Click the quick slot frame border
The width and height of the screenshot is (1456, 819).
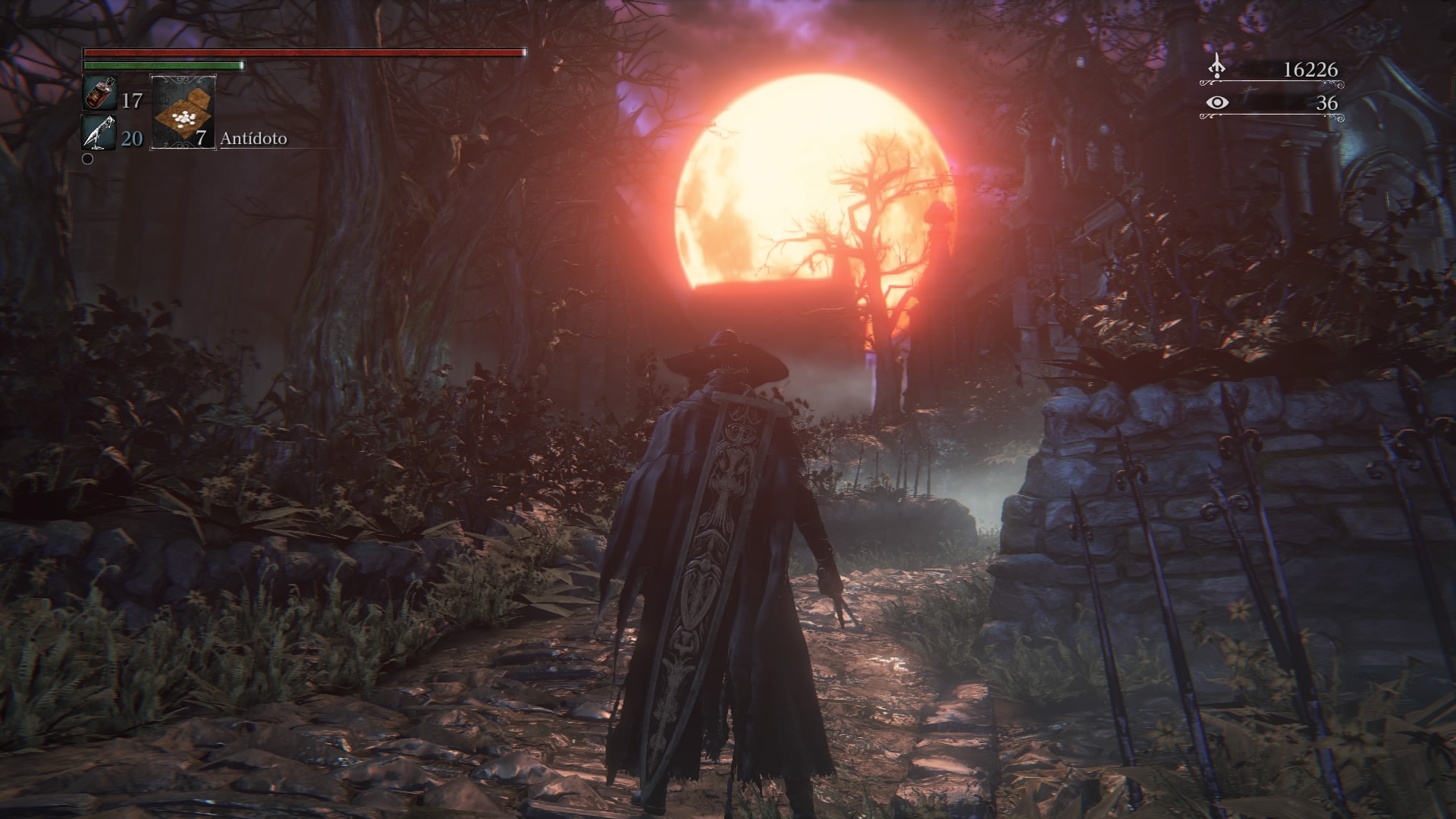click(x=153, y=111)
